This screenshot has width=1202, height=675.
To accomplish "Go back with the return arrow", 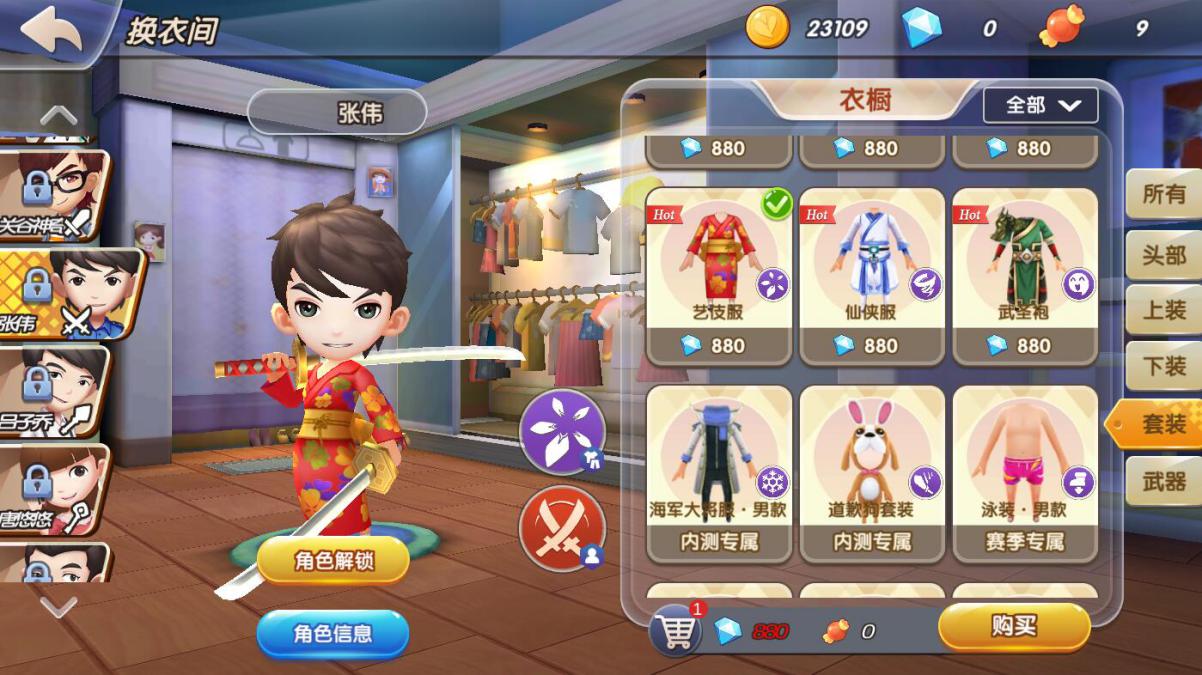I will tap(50, 31).
